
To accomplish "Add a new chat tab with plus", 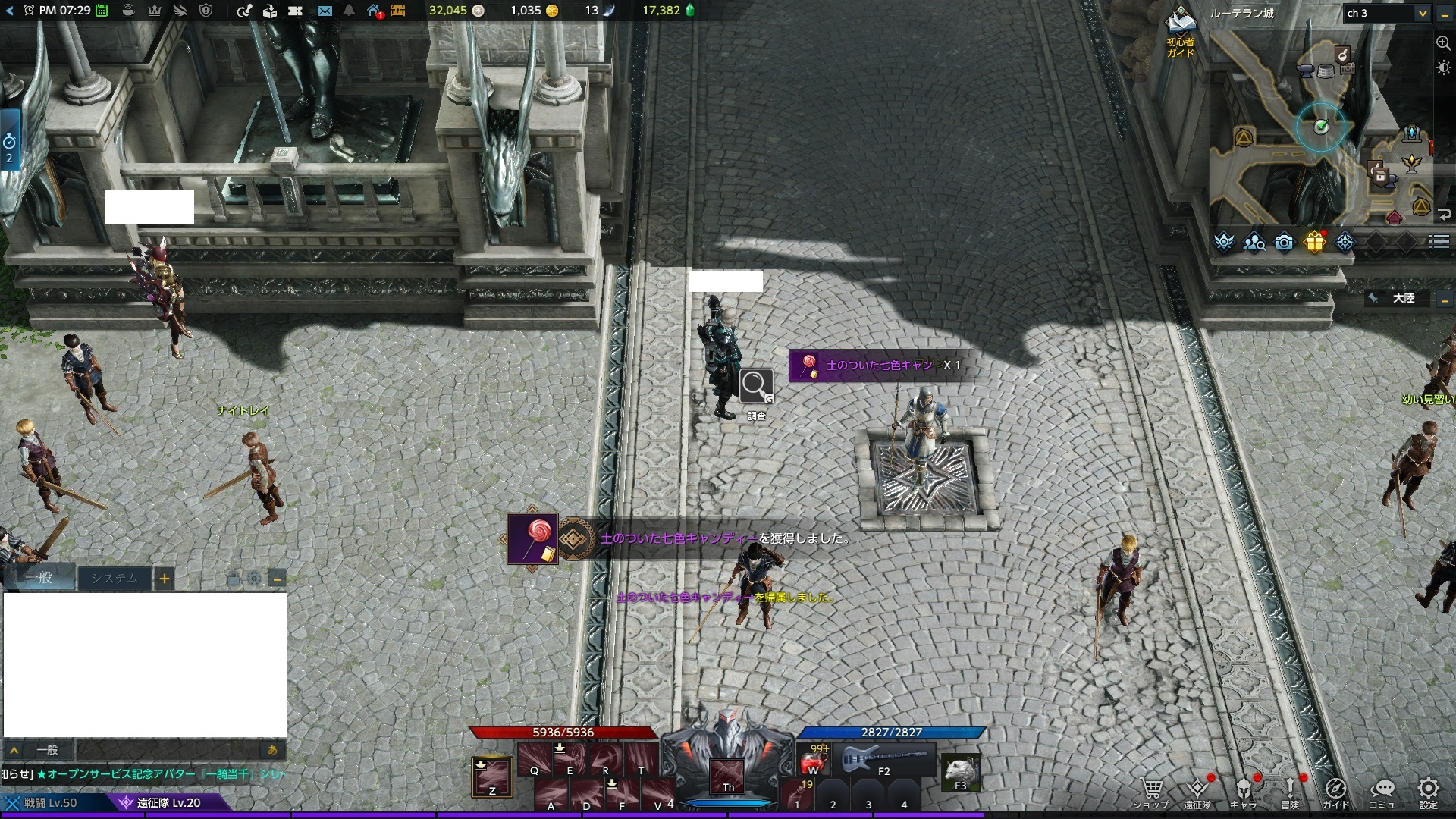I will coord(165,579).
